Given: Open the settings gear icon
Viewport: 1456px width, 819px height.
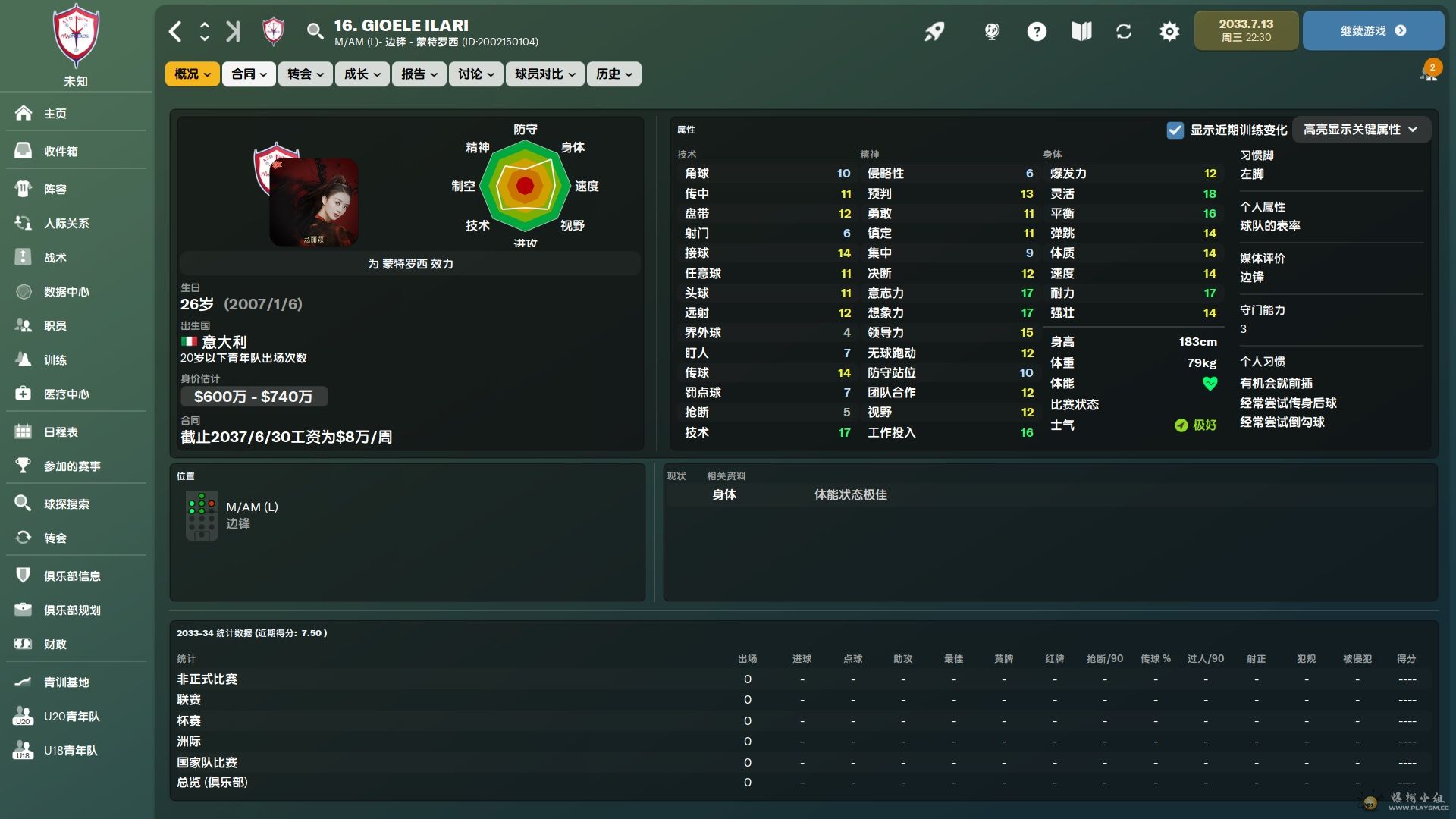Looking at the screenshot, I should [1169, 31].
